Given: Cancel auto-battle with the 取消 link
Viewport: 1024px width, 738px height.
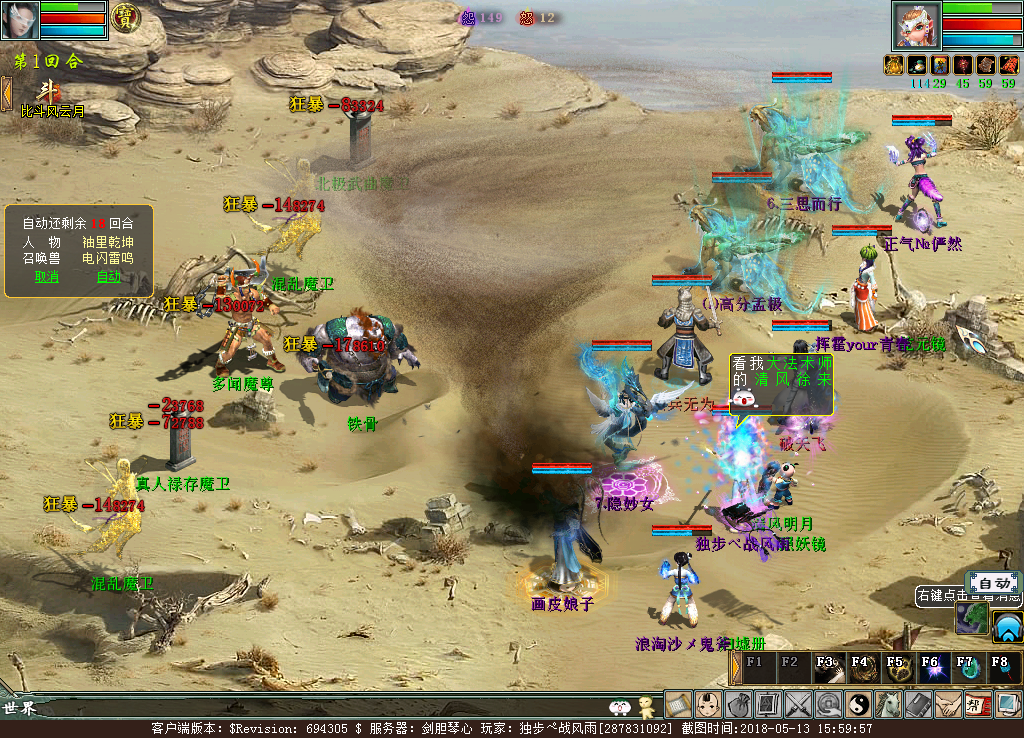Looking at the screenshot, I should click(47, 277).
